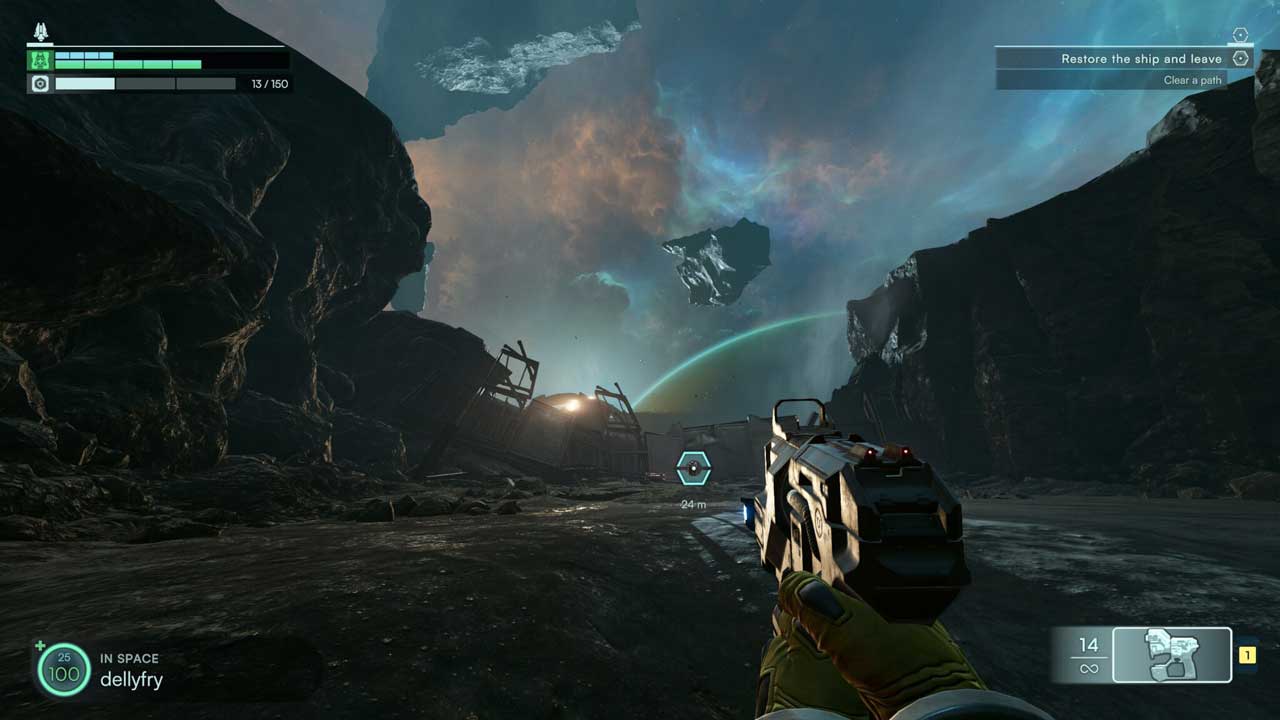Select the "Restore the ship and leave" objective
The height and width of the screenshot is (720, 1280).
point(1140,59)
